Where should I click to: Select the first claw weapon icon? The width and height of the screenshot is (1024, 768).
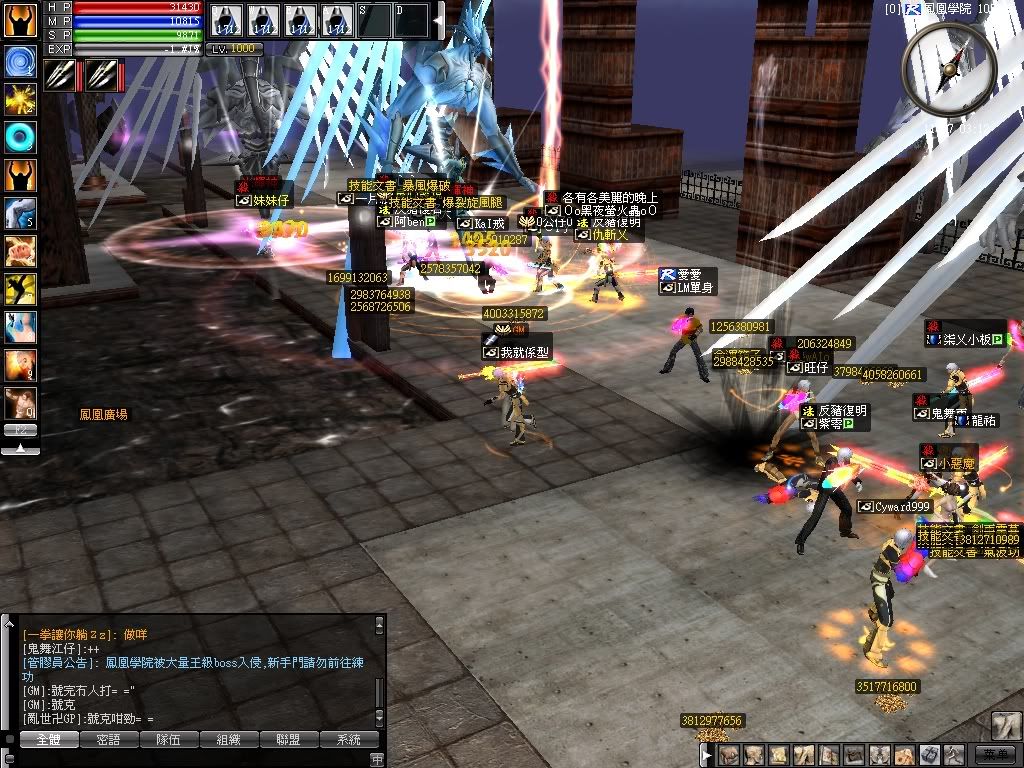point(58,75)
